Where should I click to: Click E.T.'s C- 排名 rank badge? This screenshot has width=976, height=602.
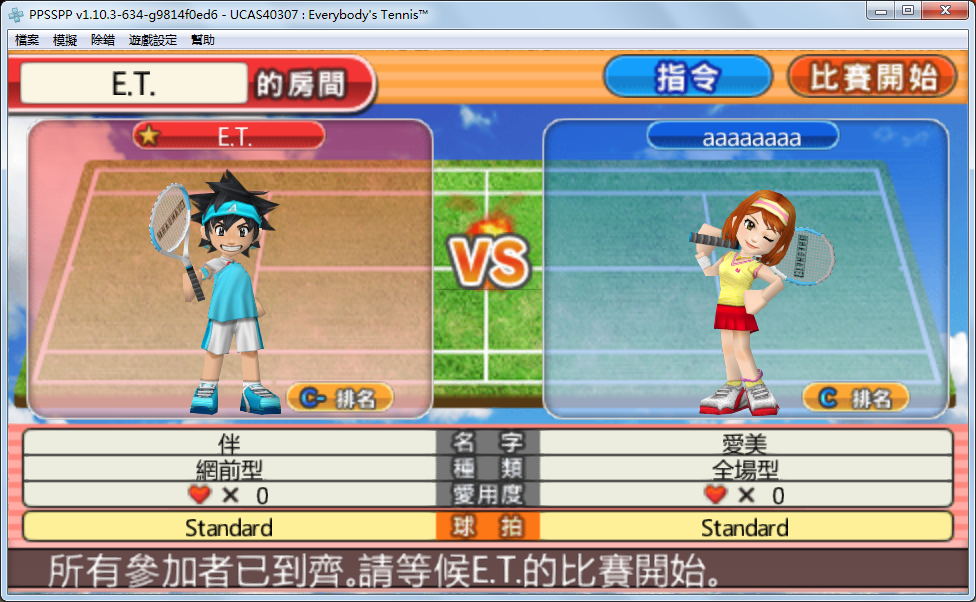(x=340, y=398)
